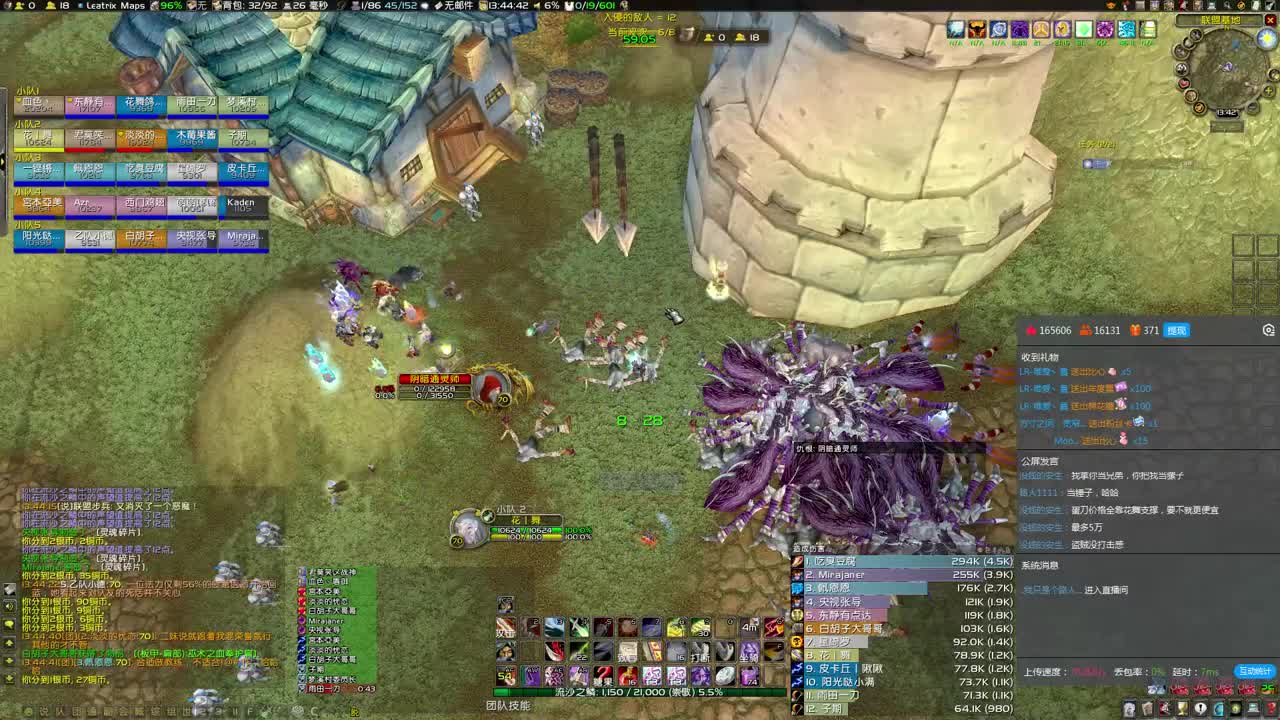Screen dimensions: 1280x720
Task: Open the guild panel icon in the micro menu
Action: click(1217, 708)
